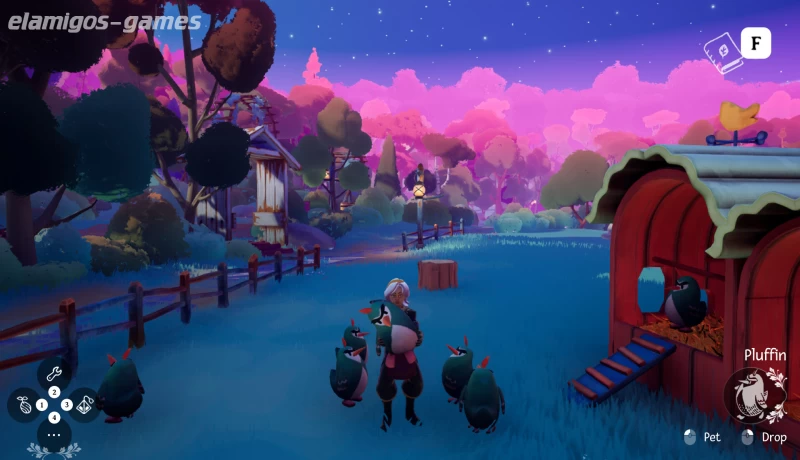Select the wrench tool slot

(54, 373)
